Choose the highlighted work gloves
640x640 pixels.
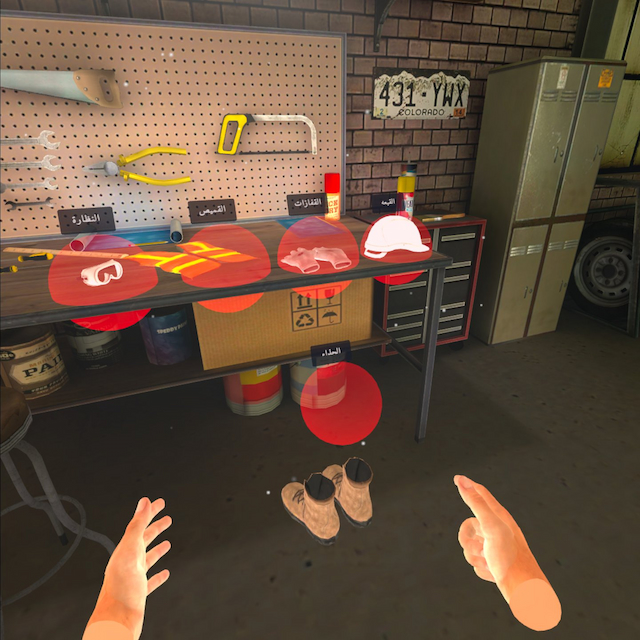(316, 256)
